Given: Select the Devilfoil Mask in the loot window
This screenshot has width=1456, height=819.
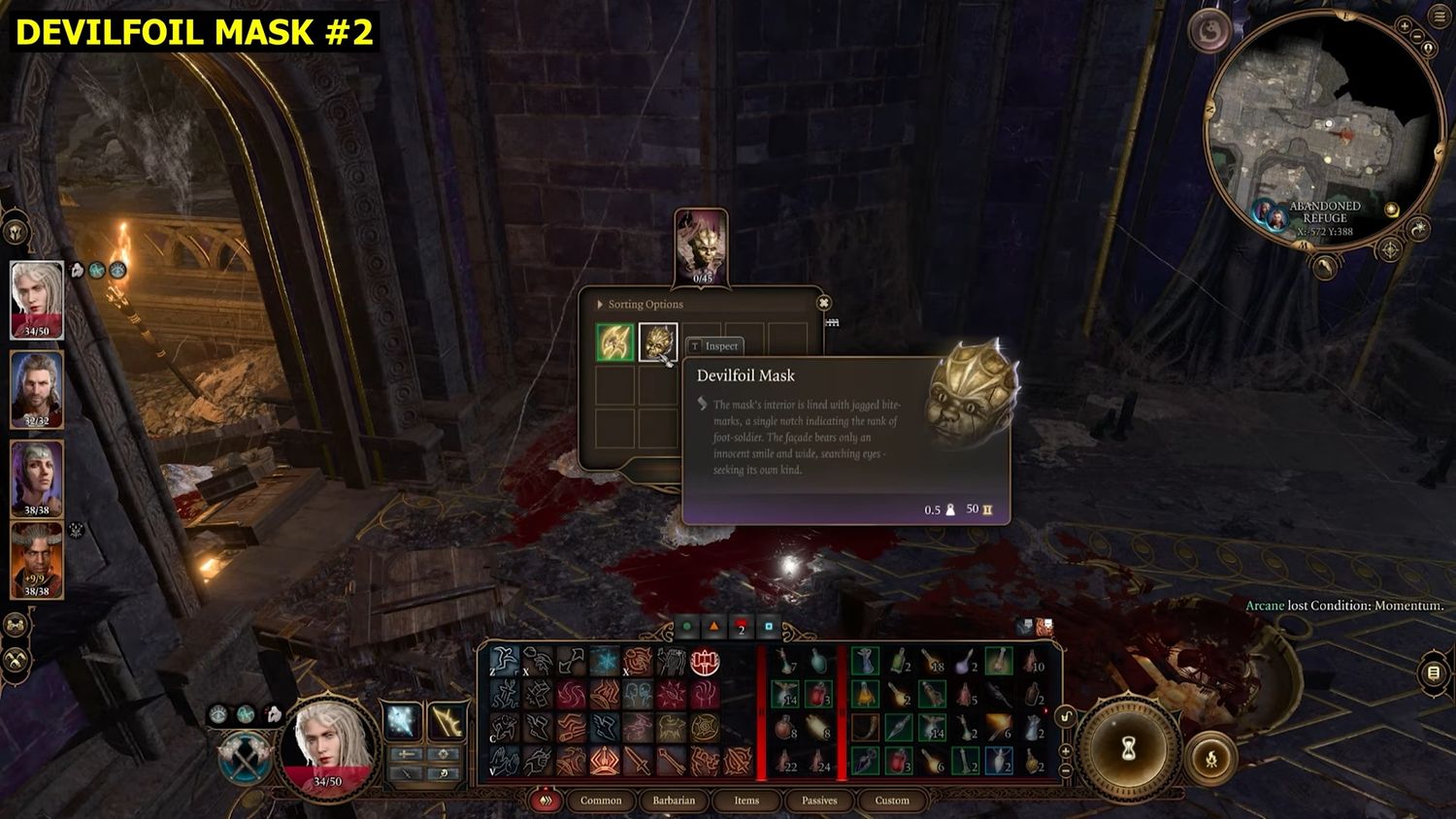Looking at the screenshot, I should 657,343.
